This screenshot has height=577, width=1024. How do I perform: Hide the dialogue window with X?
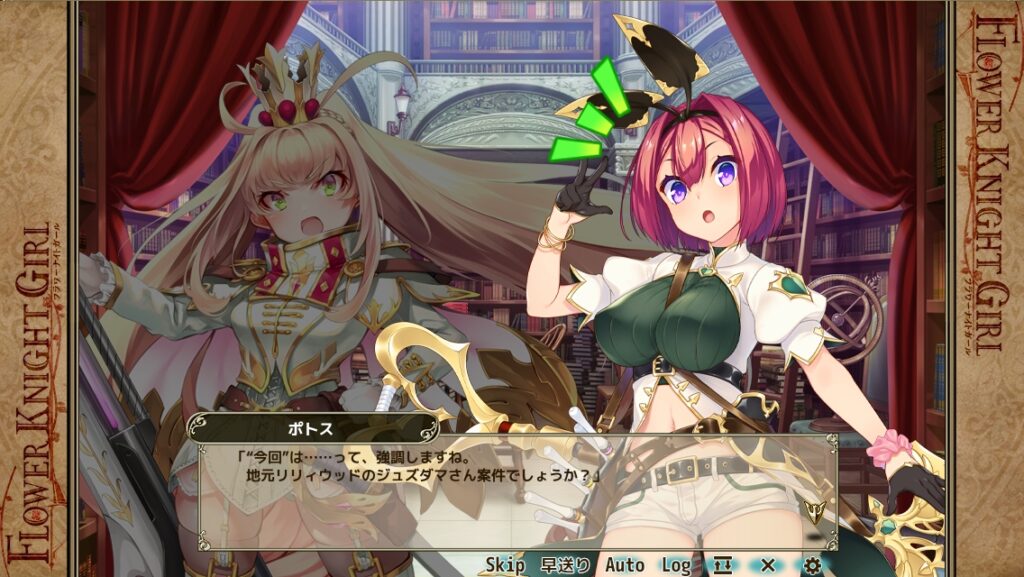(x=768, y=565)
